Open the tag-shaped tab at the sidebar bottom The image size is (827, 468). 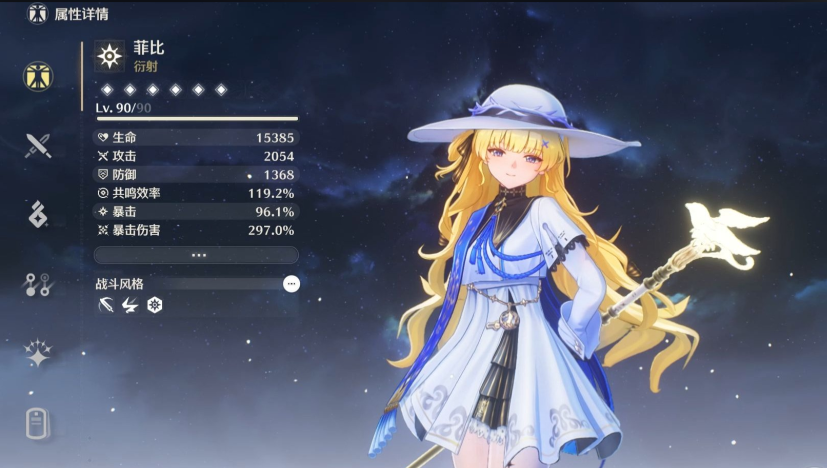[38, 423]
